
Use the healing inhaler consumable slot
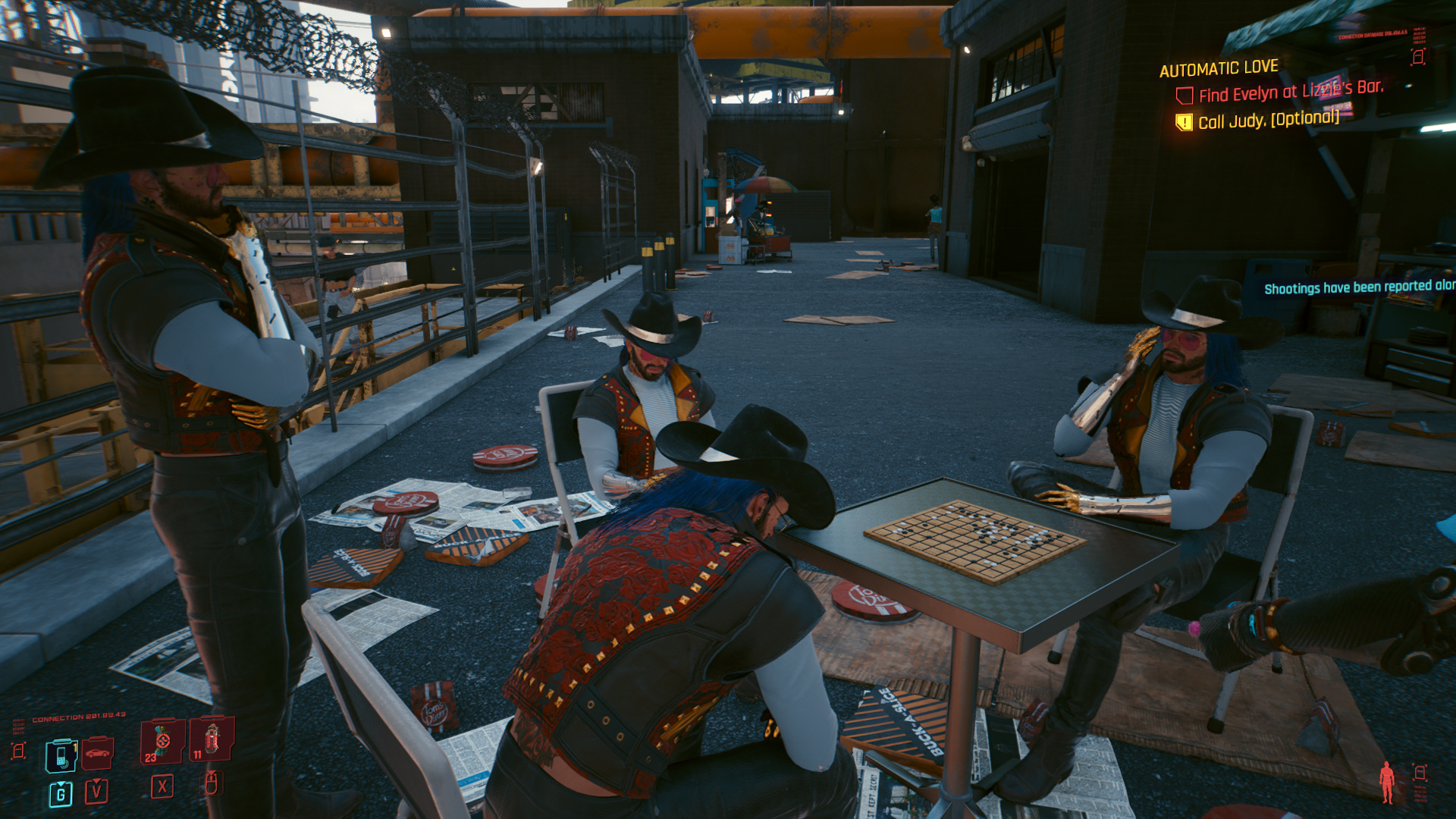point(162,741)
